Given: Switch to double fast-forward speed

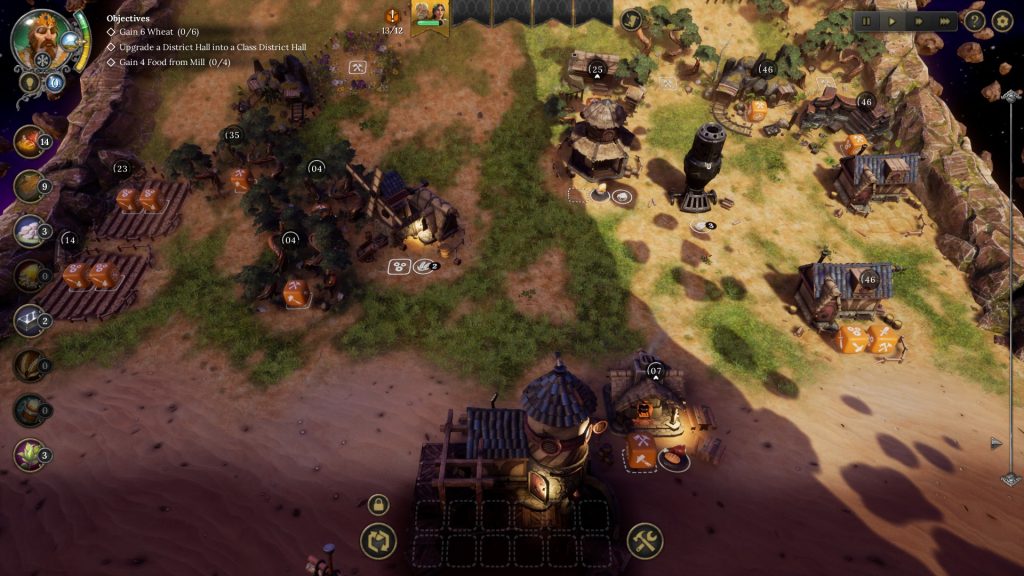Looking at the screenshot, I should [918, 20].
